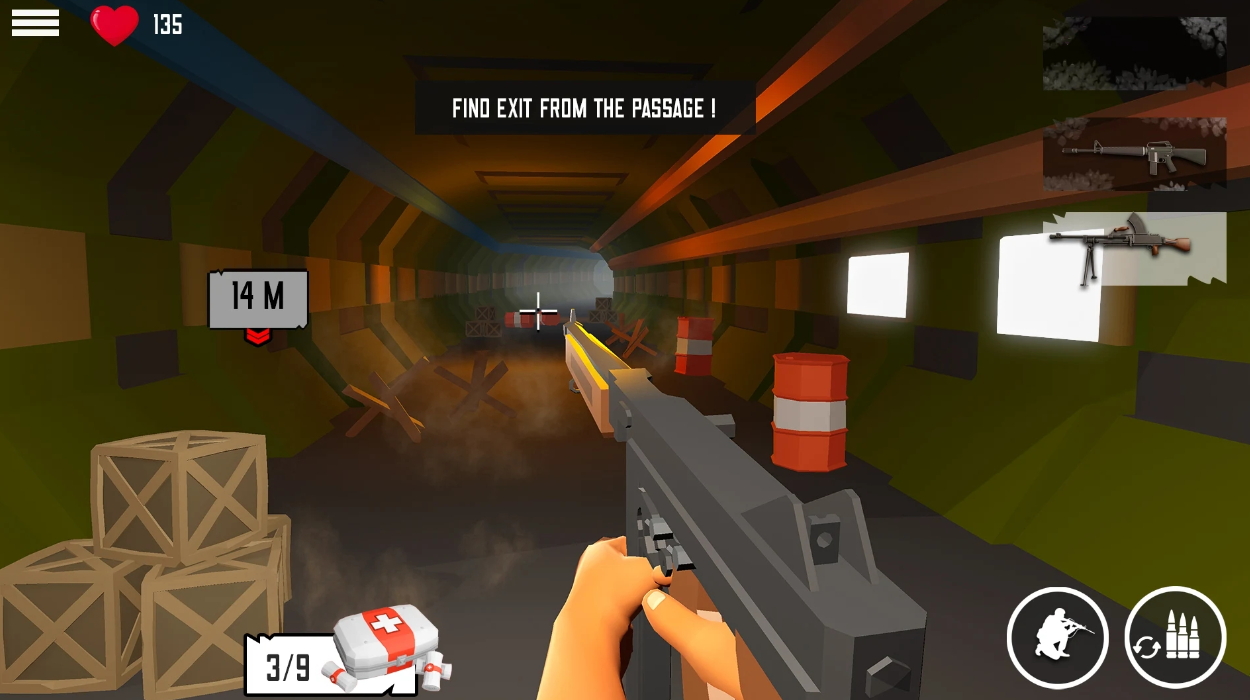Switch to the M16 assault rifle slot
Viewport: 1250px width, 700px height.
tap(1134, 153)
